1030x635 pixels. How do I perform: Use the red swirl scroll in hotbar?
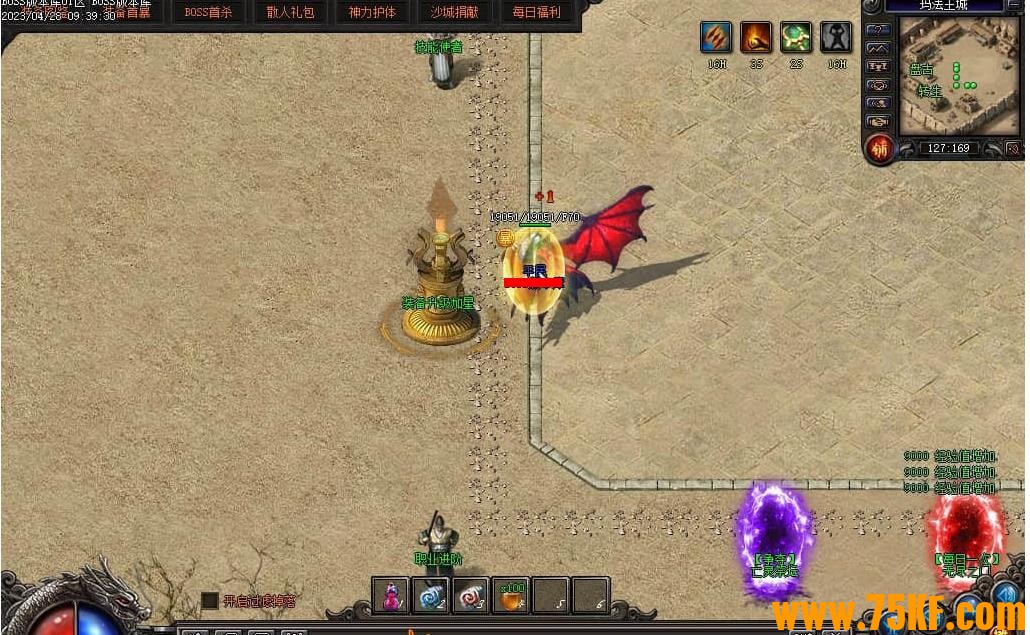471,595
